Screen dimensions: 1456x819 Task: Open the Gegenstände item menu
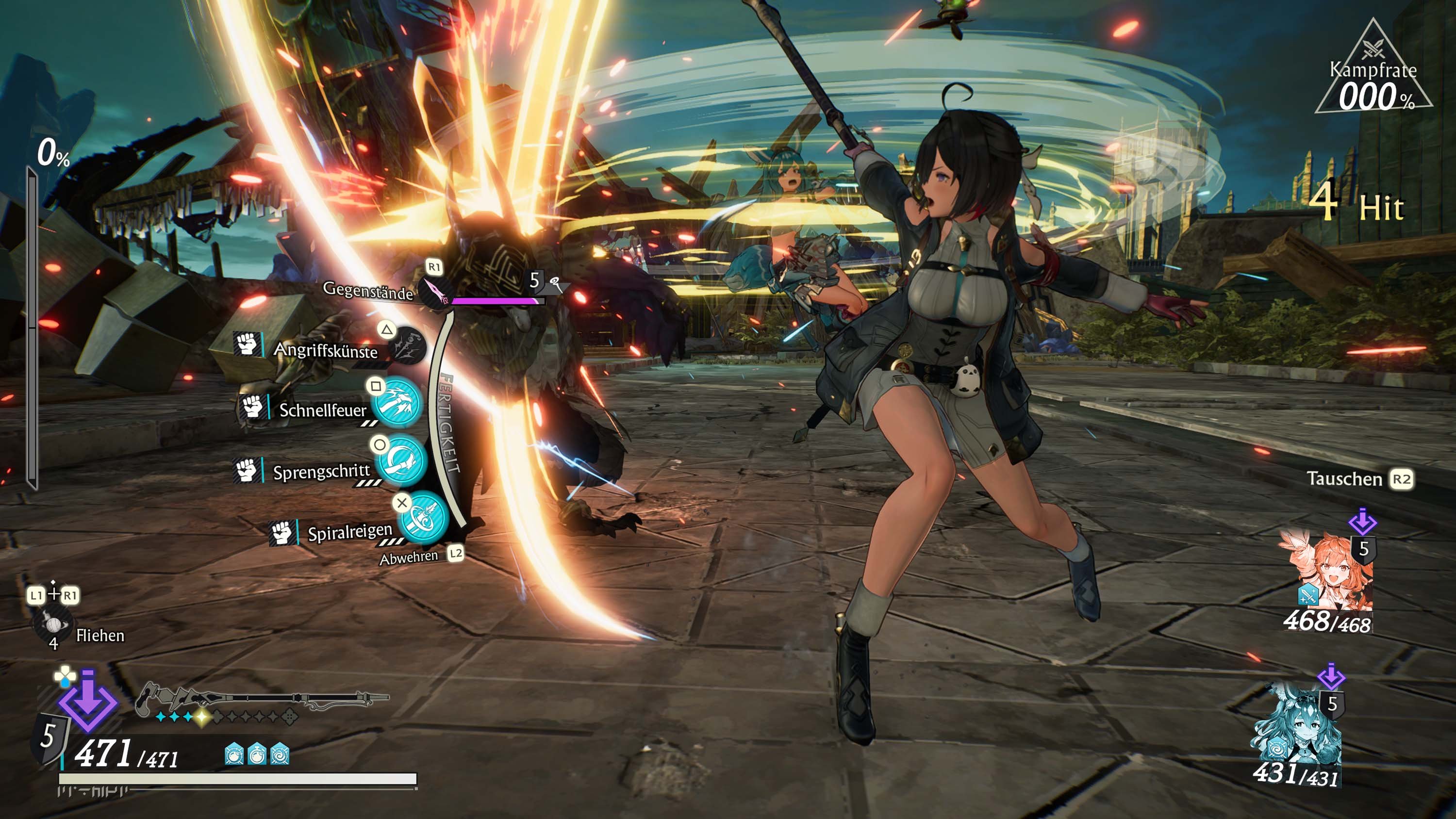point(434,291)
